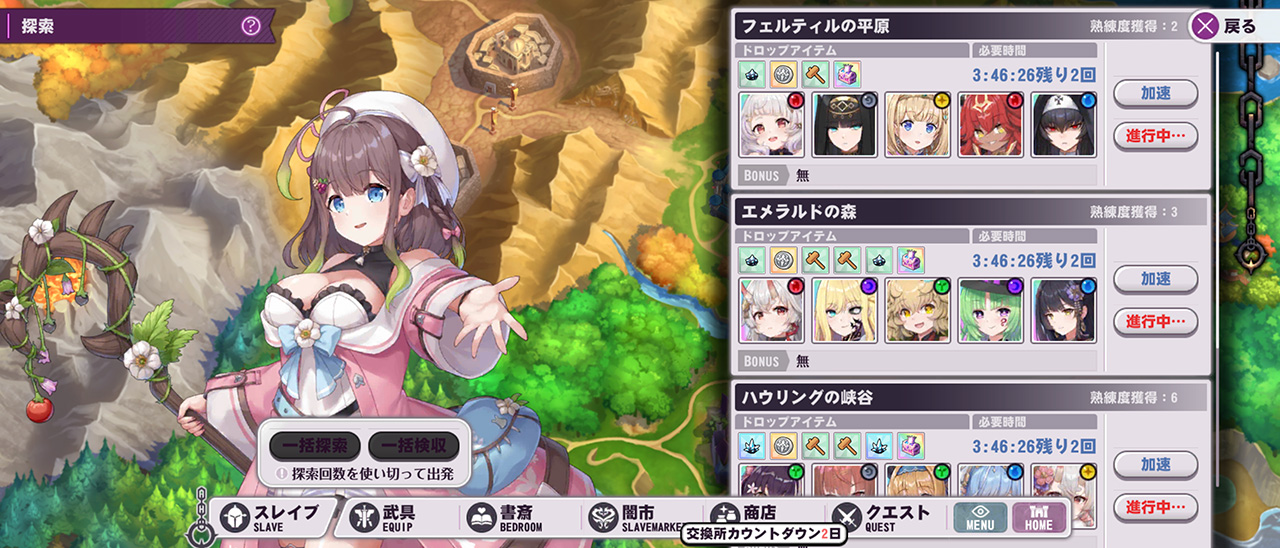
Task: Click 進行中 for ハウリングの峡谷
Action: 1155,506
